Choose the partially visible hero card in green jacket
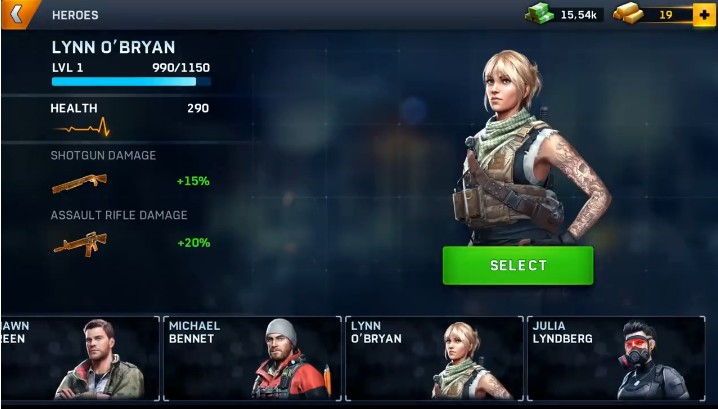This screenshot has width=718, height=409. (x=80, y=358)
